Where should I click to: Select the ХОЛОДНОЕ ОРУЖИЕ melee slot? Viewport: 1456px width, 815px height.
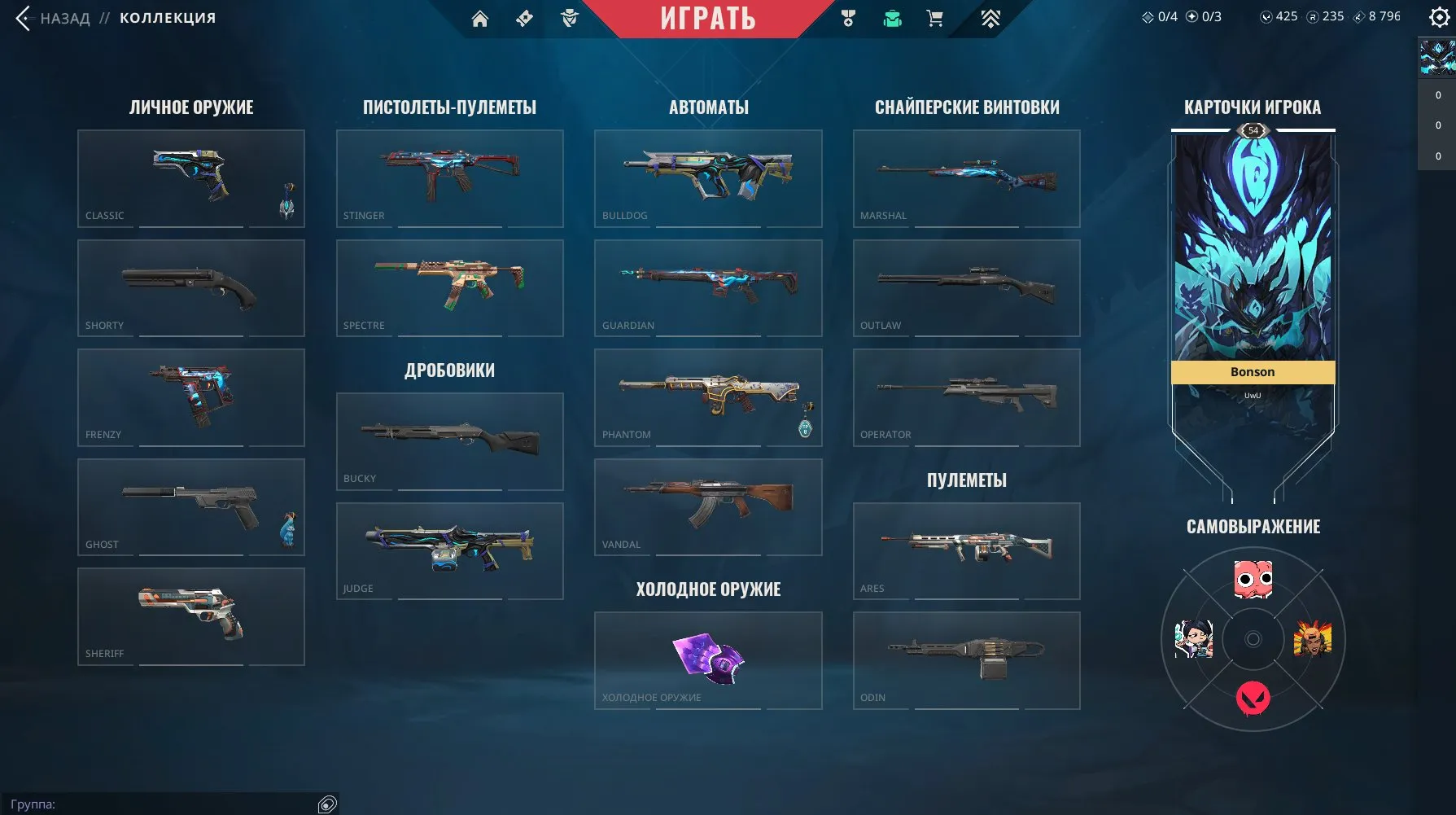pos(707,659)
